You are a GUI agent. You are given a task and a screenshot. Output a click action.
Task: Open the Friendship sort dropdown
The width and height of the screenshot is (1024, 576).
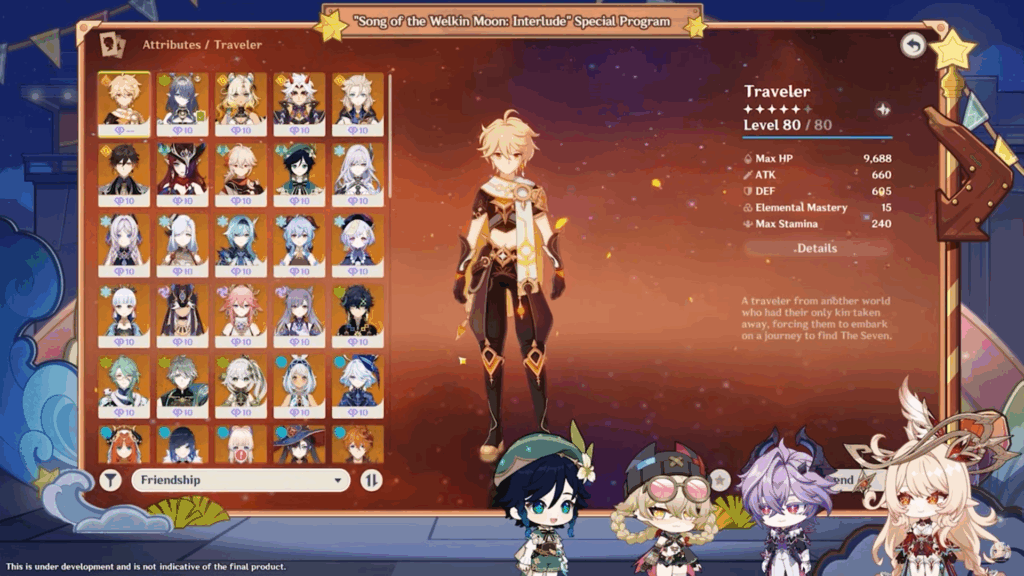[240, 480]
